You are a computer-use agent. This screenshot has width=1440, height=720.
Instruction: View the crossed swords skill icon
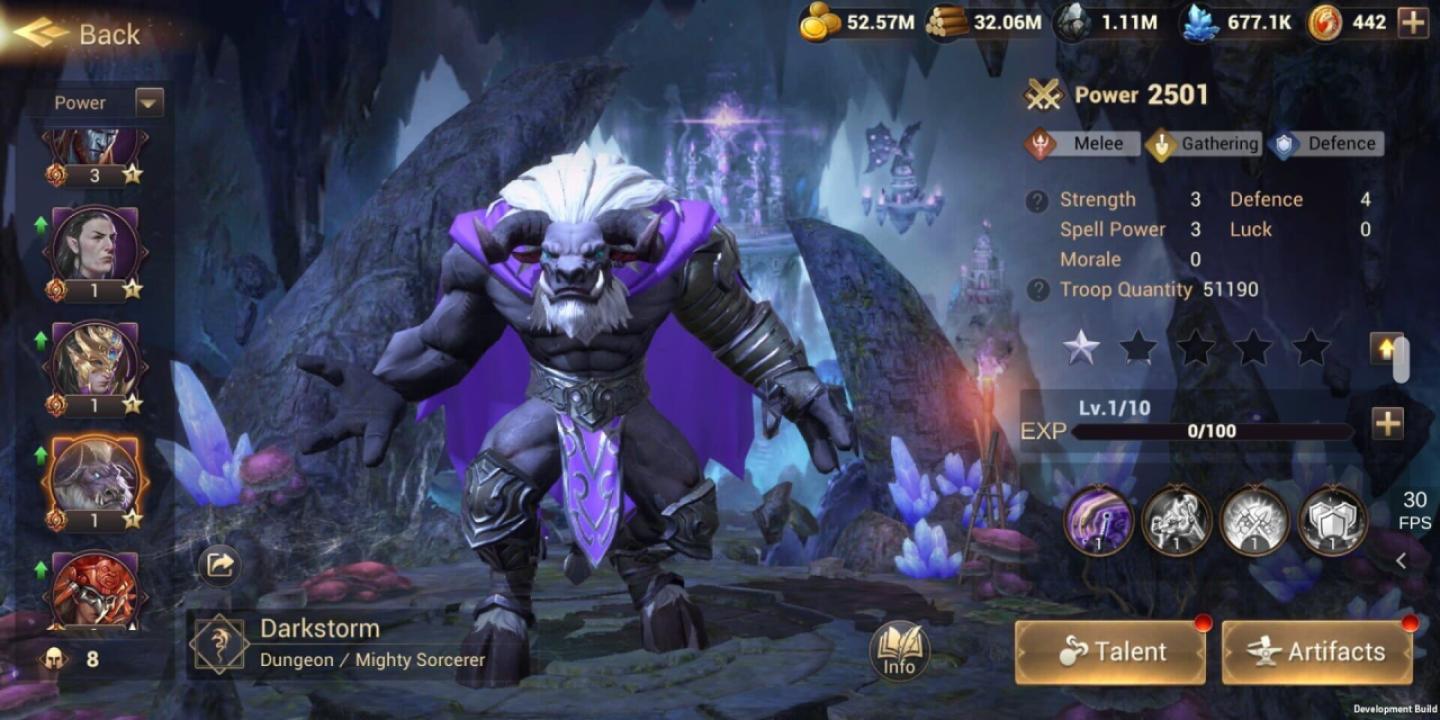tap(1254, 520)
